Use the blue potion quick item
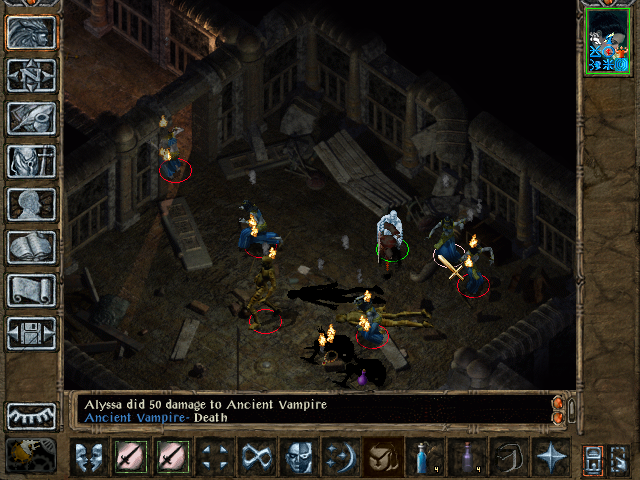 [x=424, y=457]
